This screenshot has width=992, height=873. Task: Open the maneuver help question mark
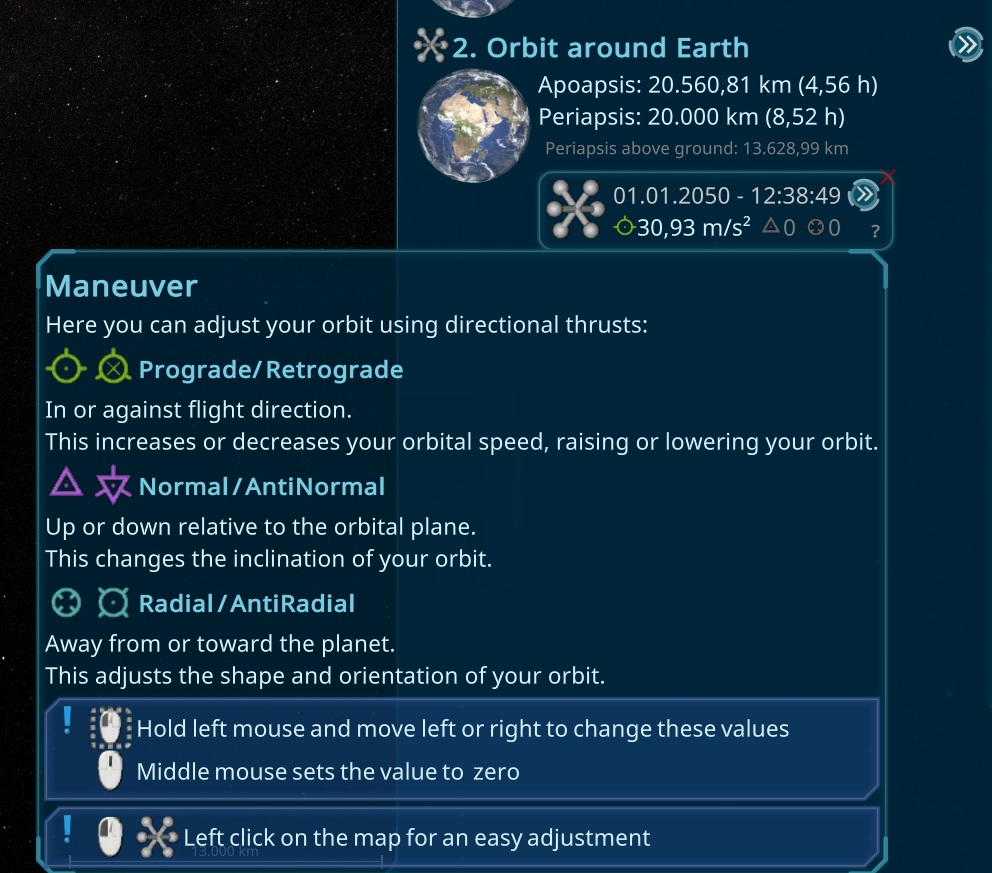[875, 231]
